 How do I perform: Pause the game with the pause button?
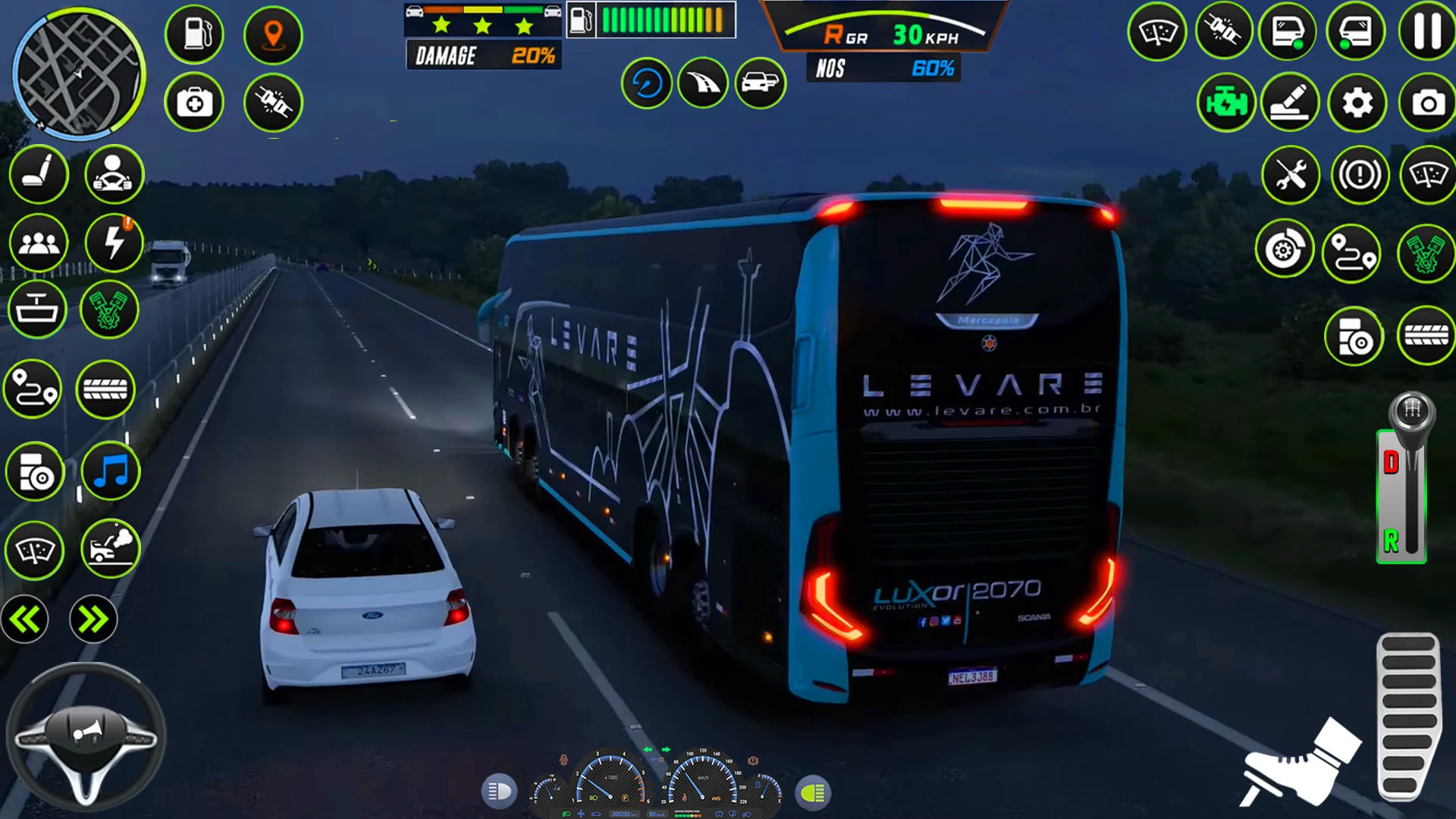click(x=1426, y=32)
